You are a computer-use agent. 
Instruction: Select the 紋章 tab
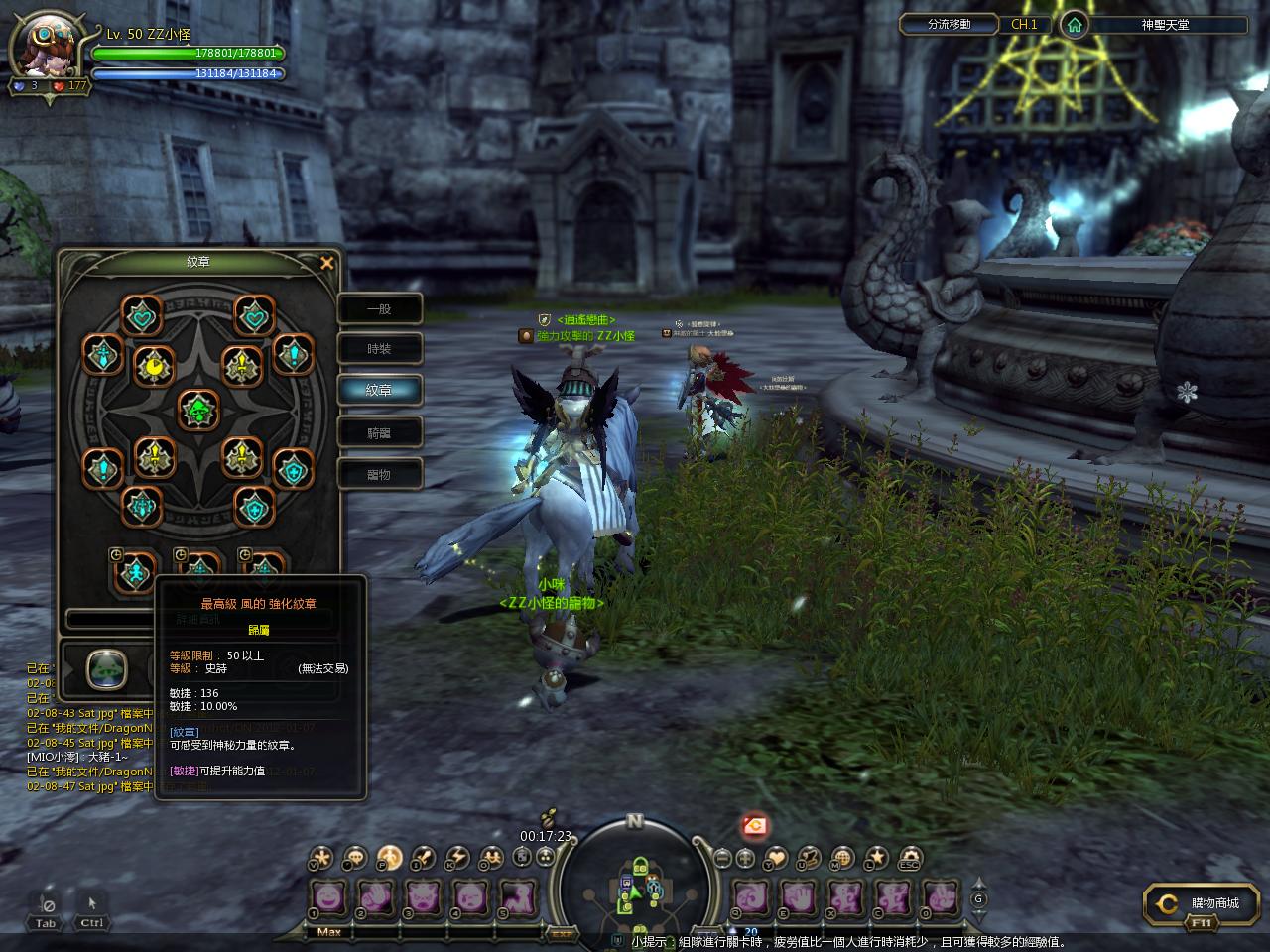click(380, 391)
